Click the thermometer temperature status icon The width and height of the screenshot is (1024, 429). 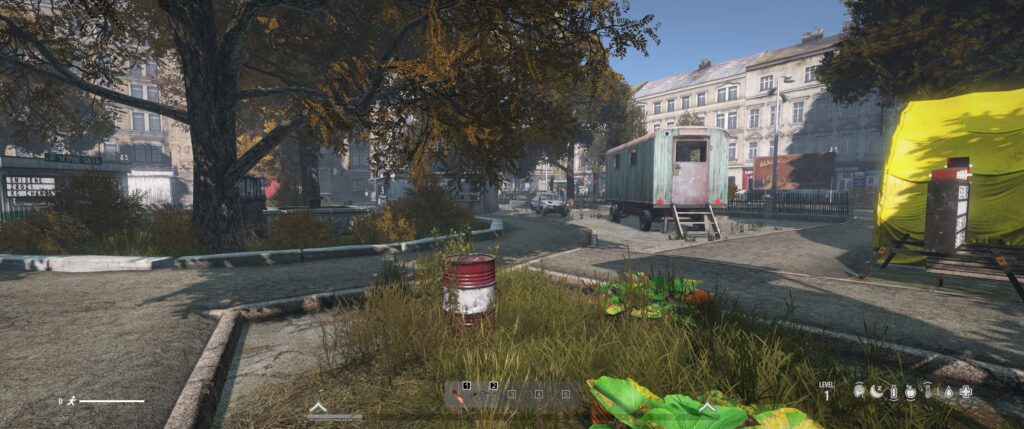tap(928, 392)
